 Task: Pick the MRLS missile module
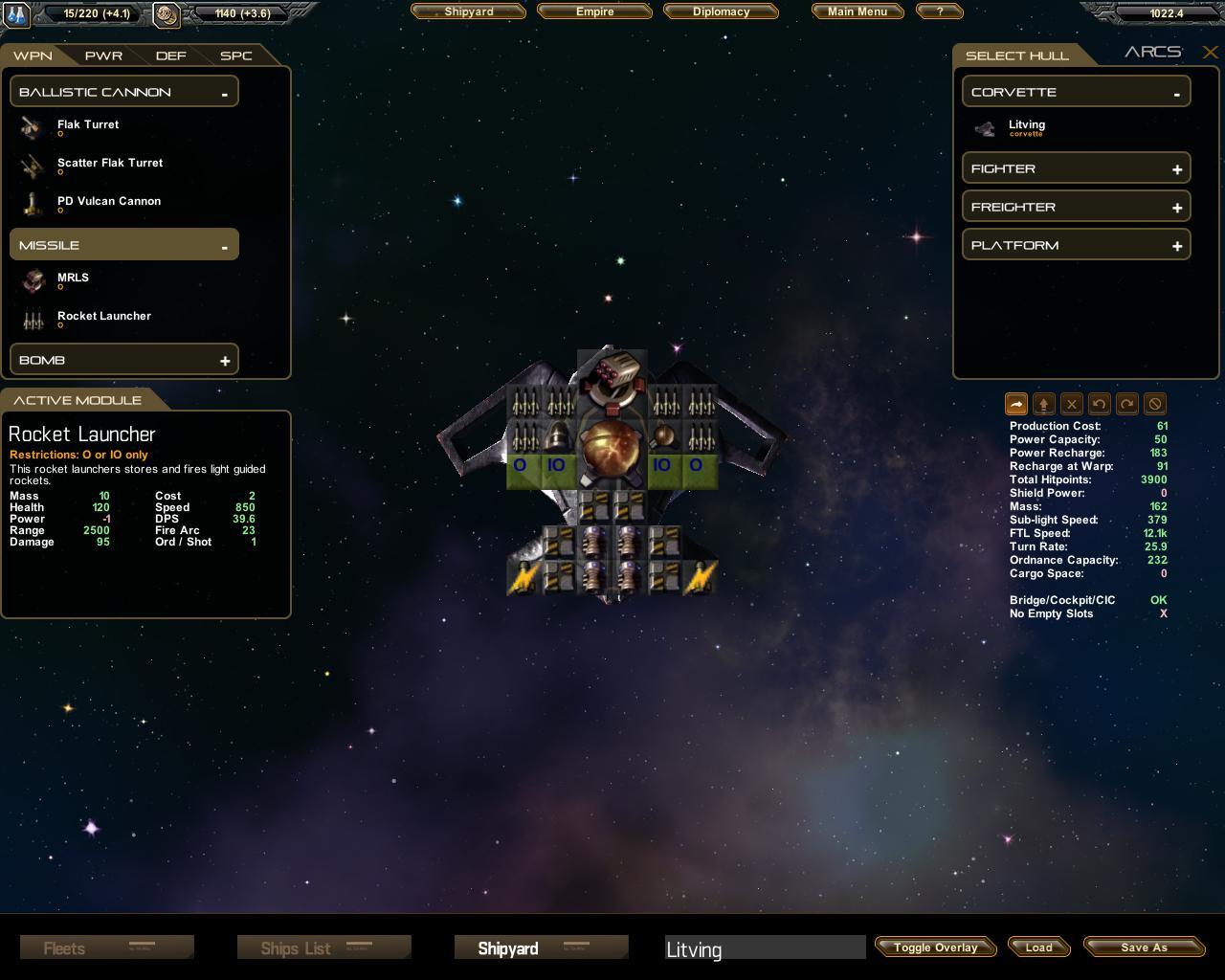(73, 278)
